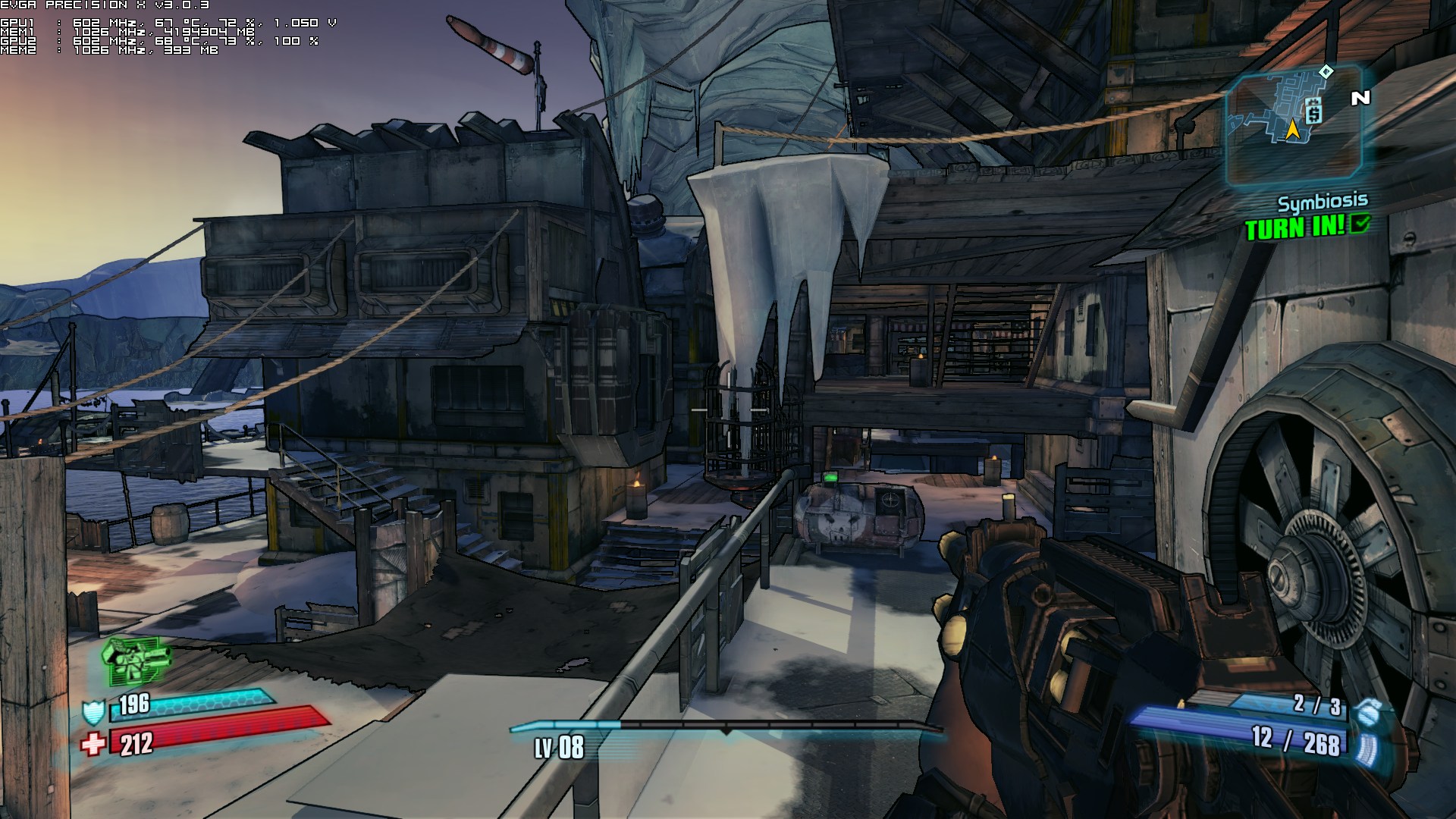Screen dimensions: 1456x819
Task: Click the dollar-sign vending marker on minimap
Action: pyautogui.click(x=1314, y=111)
